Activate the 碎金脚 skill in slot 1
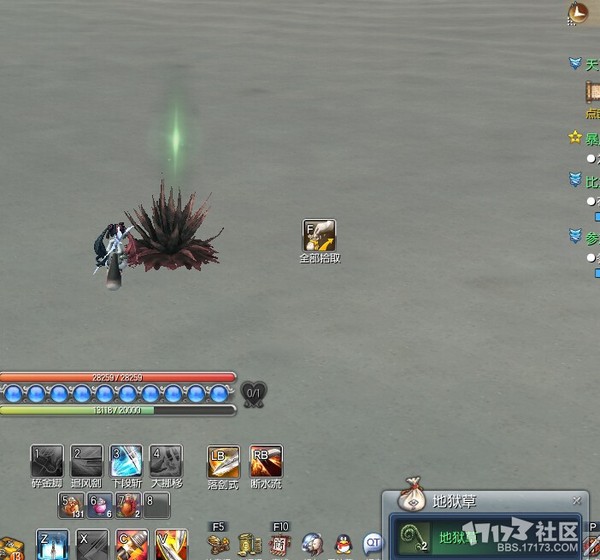Image resolution: width=600 pixels, height=560 pixels. 47,460
